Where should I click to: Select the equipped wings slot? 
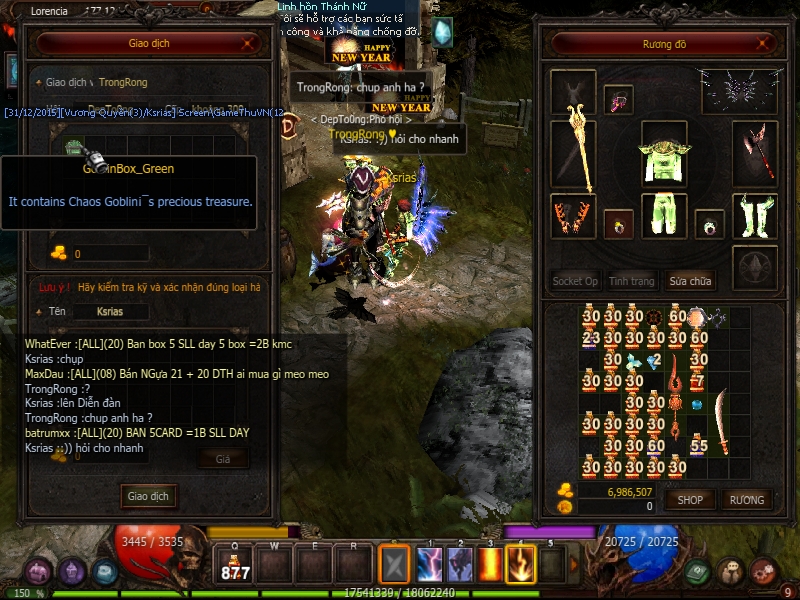(740, 92)
